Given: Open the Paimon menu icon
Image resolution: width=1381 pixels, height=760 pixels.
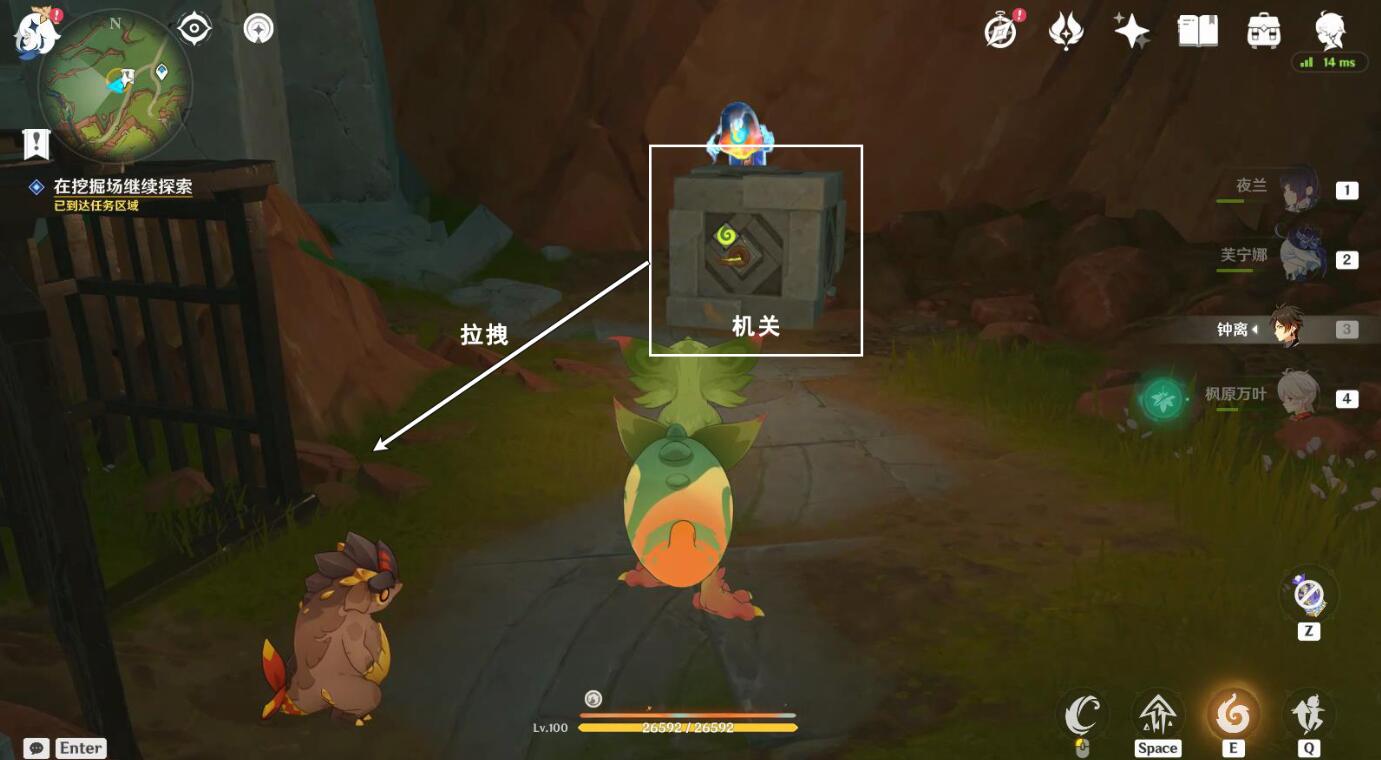Looking at the screenshot, I should tap(35, 31).
